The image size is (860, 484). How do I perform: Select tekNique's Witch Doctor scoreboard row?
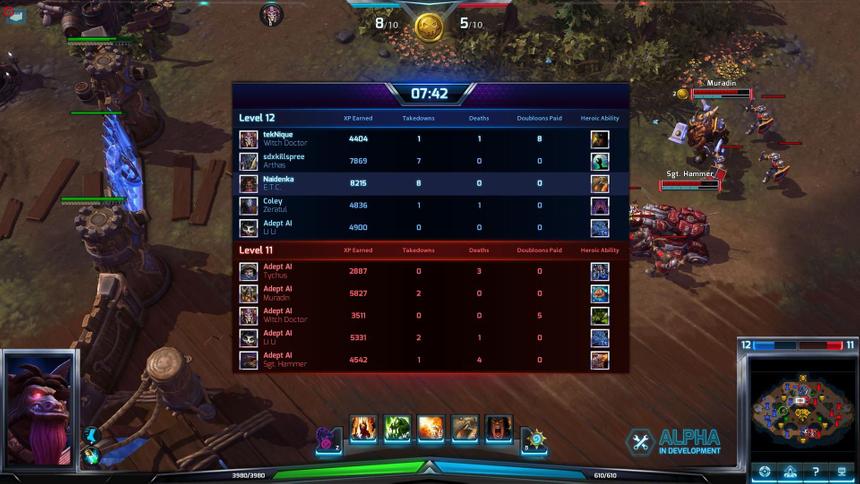point(430,139)
